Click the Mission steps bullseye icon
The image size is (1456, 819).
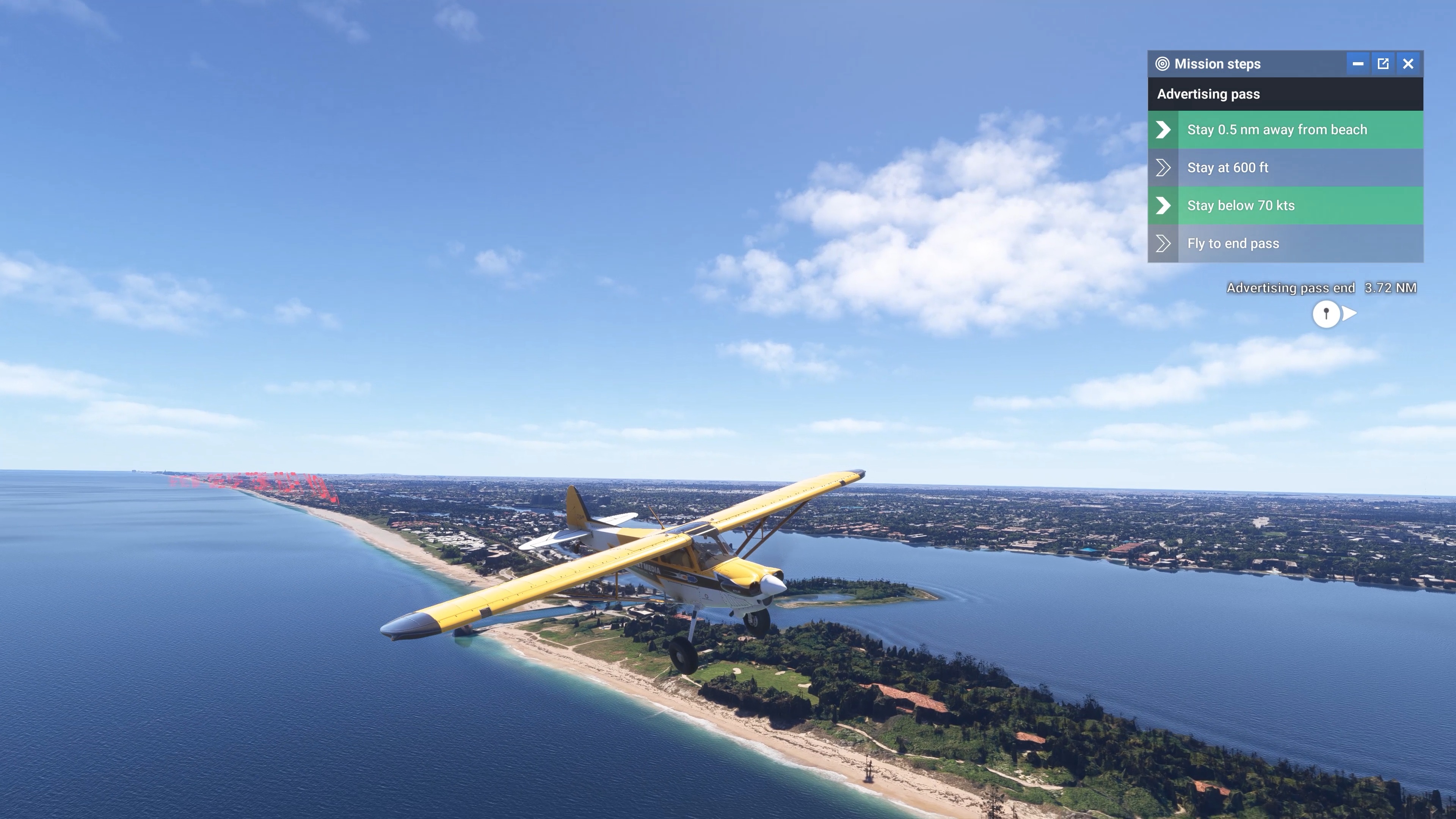point(1163,64)
